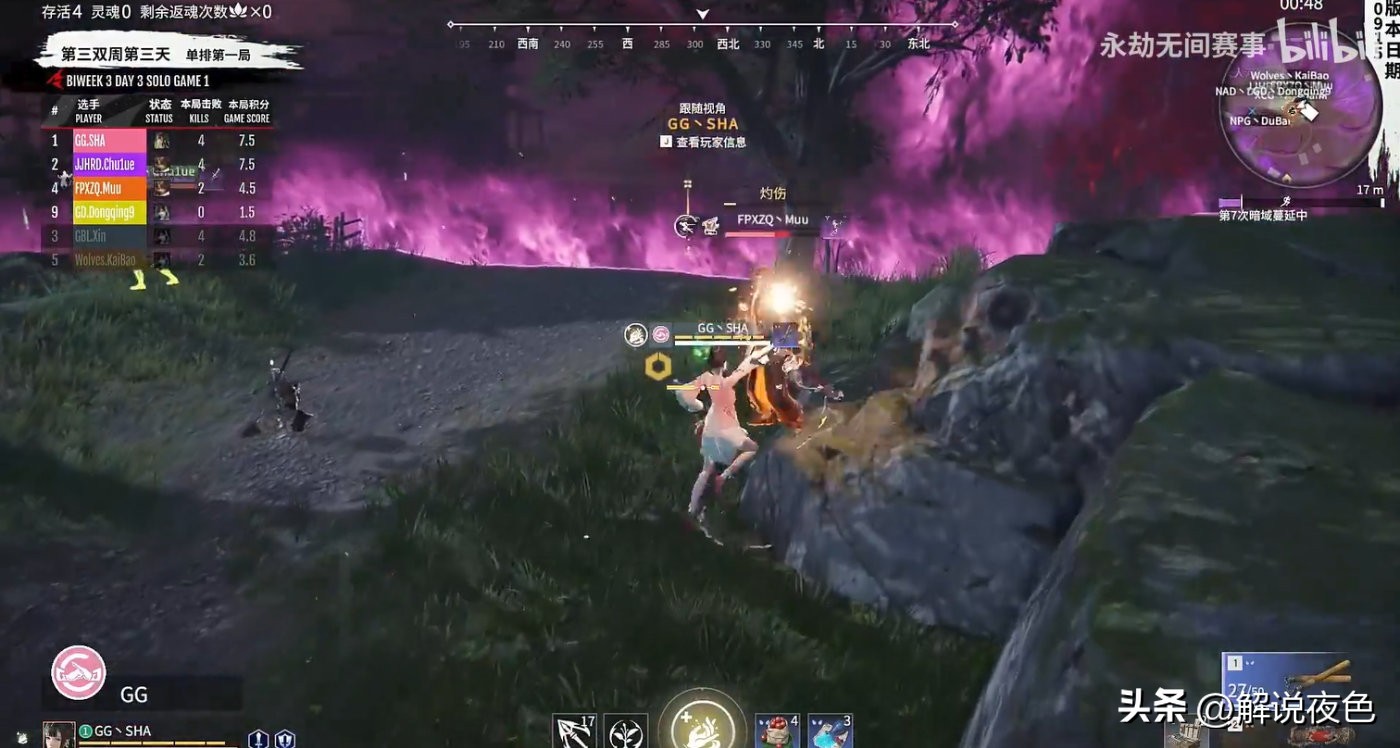The width and height of the screenshot is (1400, 748).
Task: Open 查看玩家信息 to view player info
Action: point(703,141)
